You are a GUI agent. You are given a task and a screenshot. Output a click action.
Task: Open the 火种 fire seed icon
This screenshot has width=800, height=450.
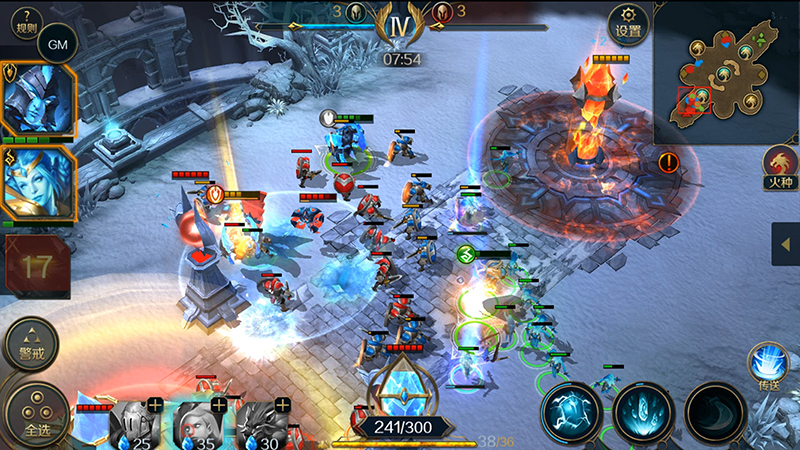(779, 166)
